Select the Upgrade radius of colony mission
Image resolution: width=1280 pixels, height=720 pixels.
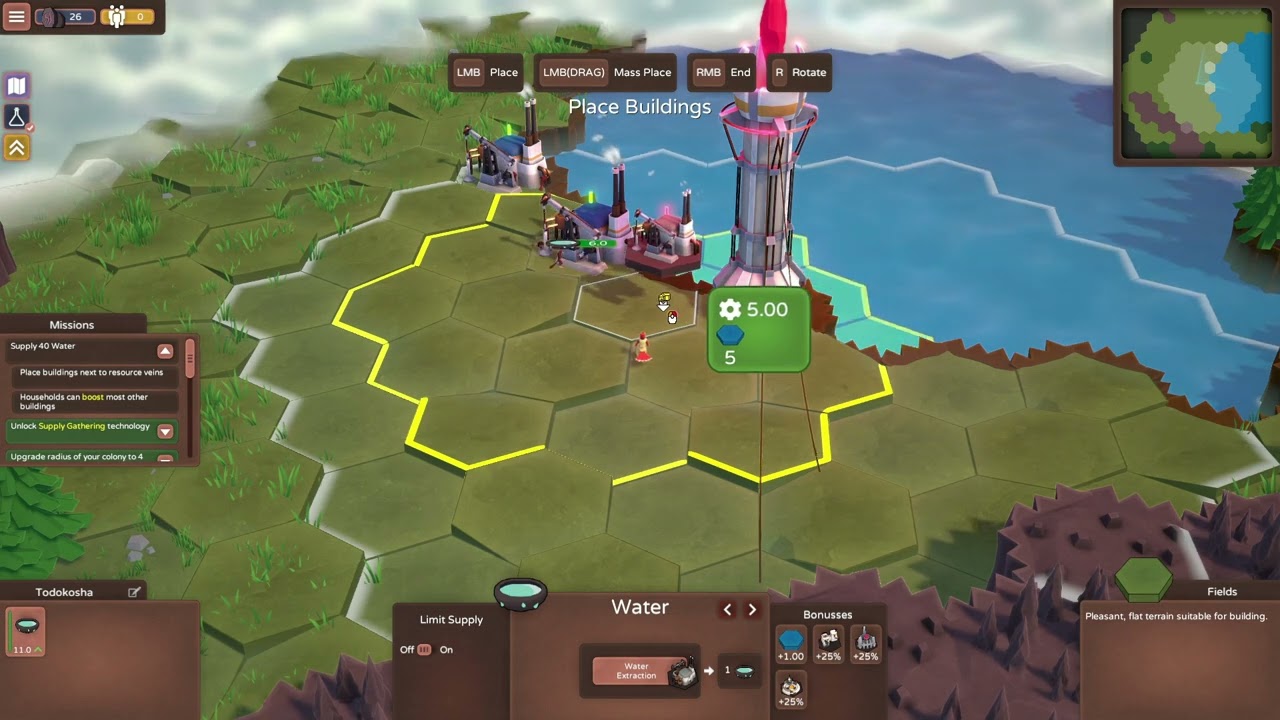click(x=82, y=457)
